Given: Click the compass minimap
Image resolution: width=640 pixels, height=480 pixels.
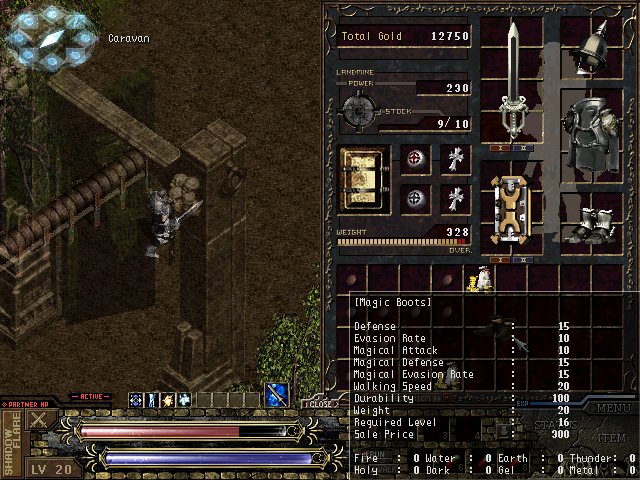Looking at the screenshot, I should tap(50, 38).
